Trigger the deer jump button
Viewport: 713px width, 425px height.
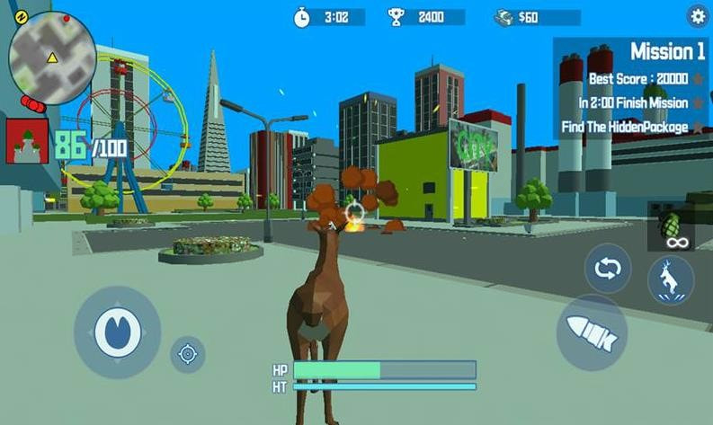670,279
